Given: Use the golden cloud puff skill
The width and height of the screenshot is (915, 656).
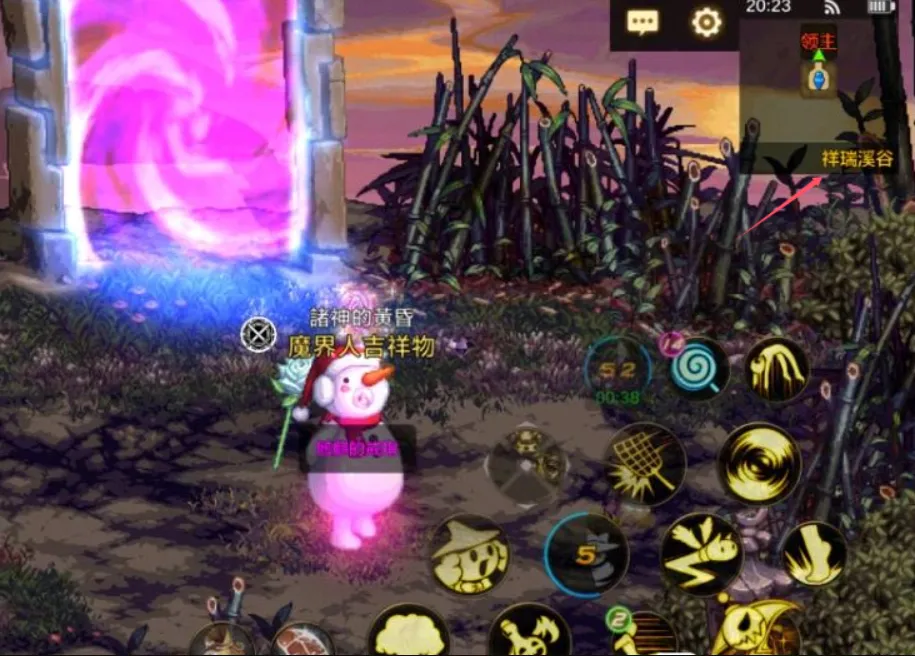Looking at the screenshot, I should [x=408, y=634].
